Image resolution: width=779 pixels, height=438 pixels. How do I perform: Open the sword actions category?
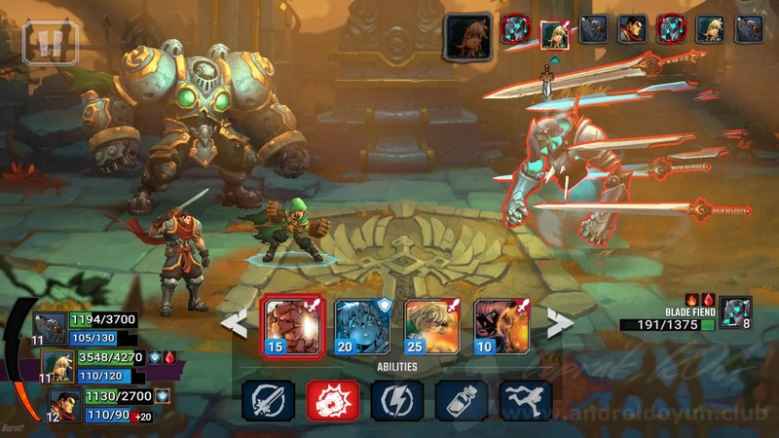pyautogui.click(x=268, y=401)
